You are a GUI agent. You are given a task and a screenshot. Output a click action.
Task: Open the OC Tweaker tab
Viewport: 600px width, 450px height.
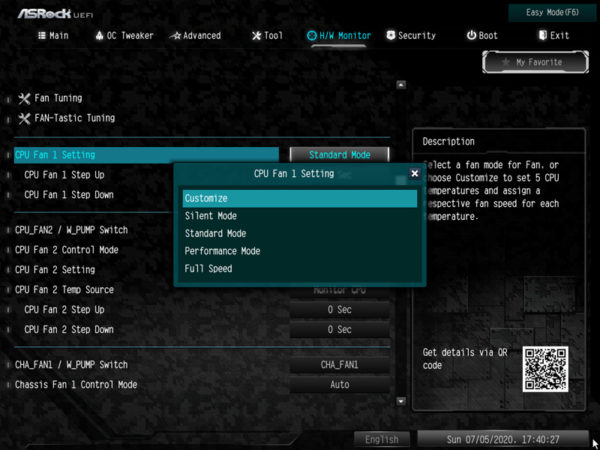pos(125,36)
